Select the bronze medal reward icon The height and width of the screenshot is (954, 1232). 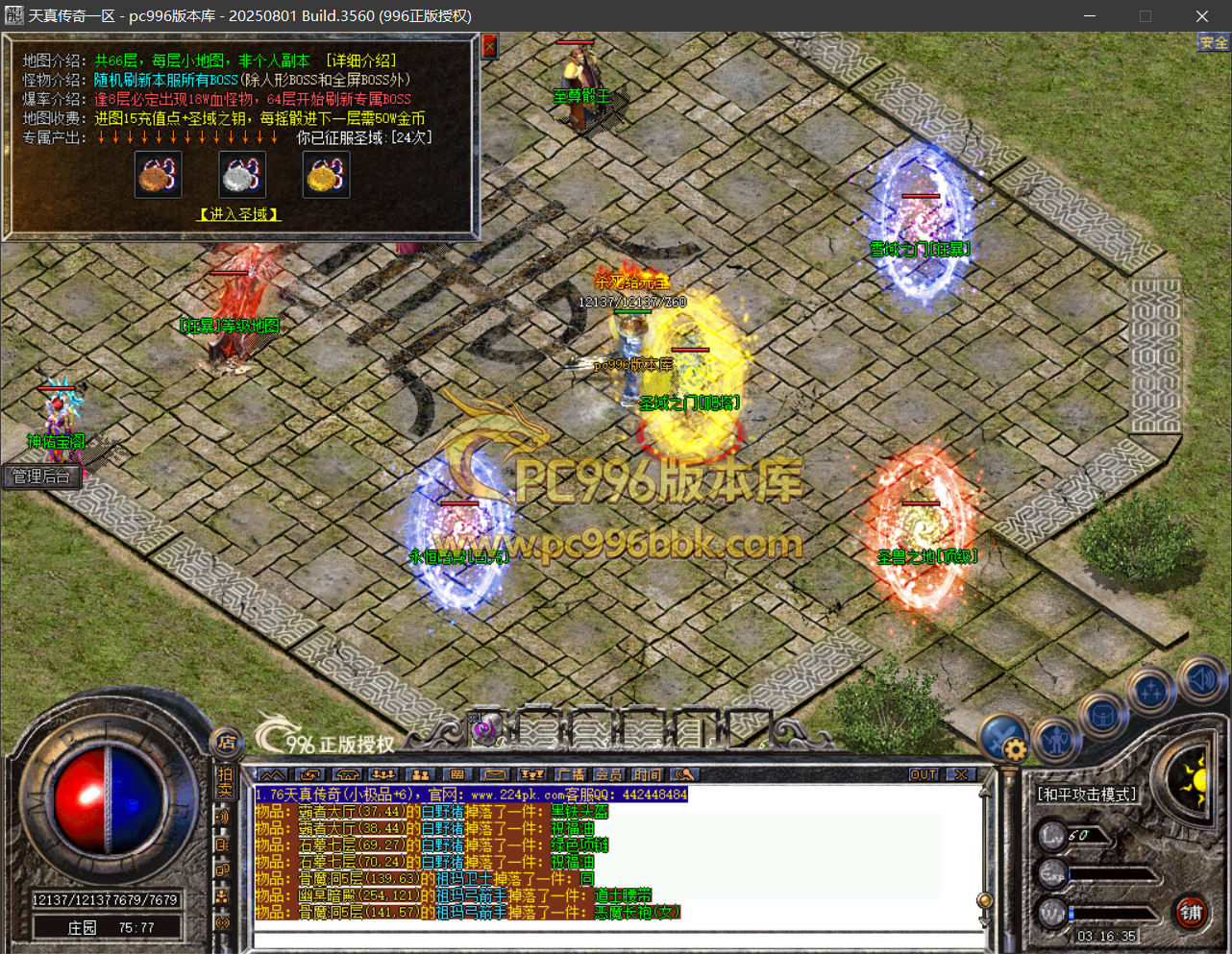click(159, 175)
